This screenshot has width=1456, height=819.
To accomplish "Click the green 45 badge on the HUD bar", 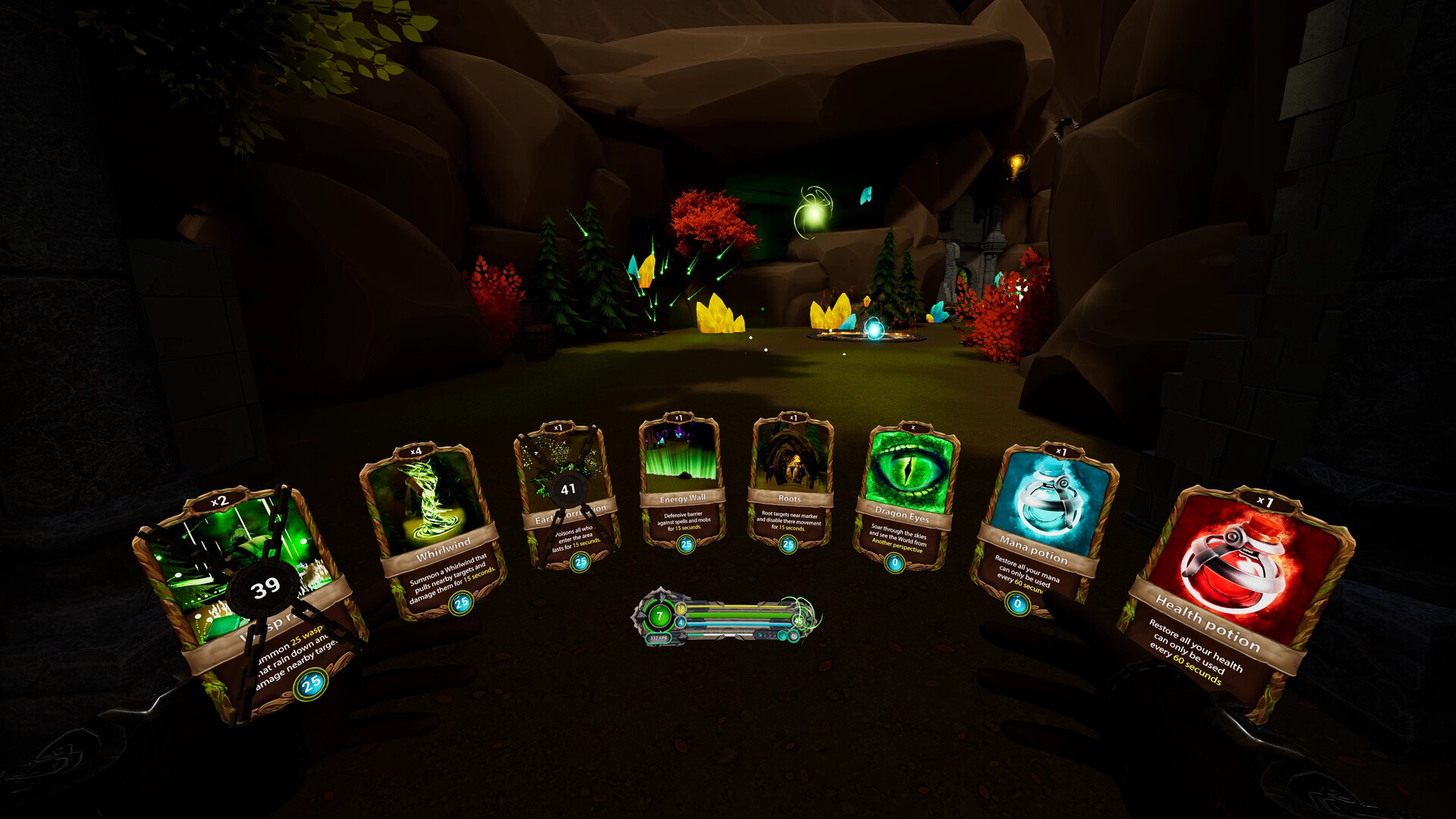I will pyautogui.click(x=798, y=620).
